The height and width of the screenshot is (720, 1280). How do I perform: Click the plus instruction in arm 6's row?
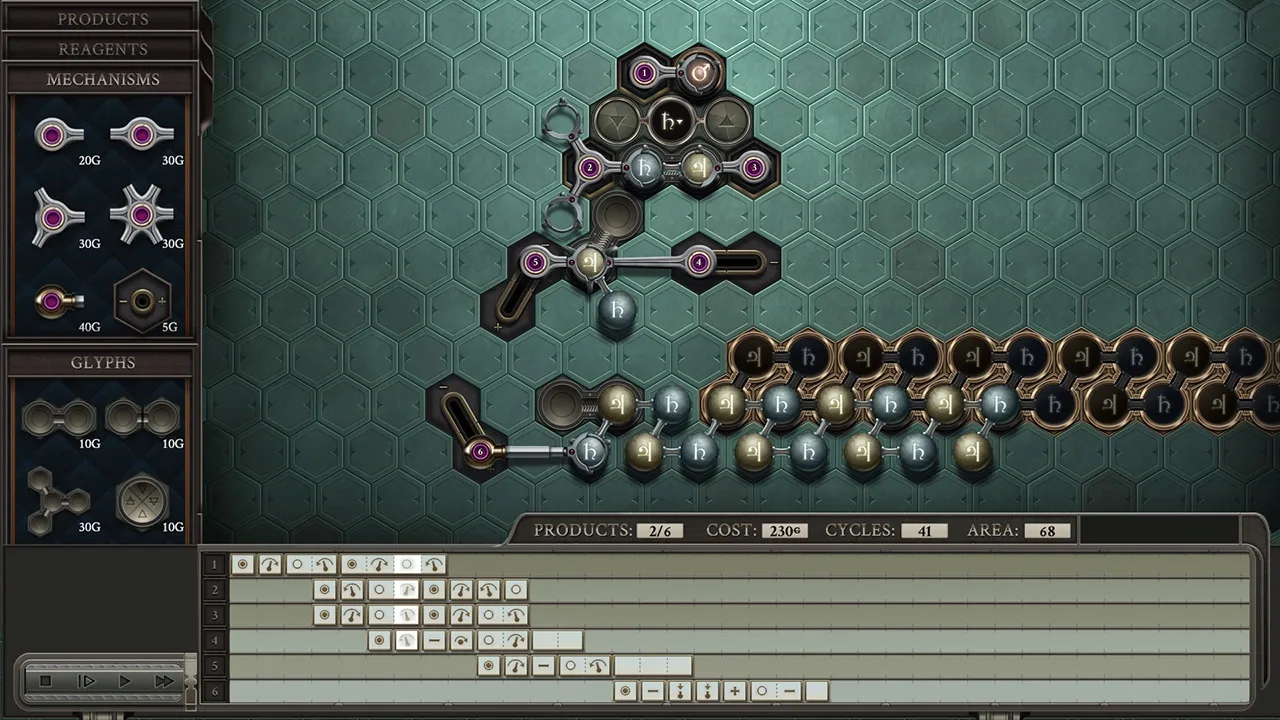[x=734, y=691]
